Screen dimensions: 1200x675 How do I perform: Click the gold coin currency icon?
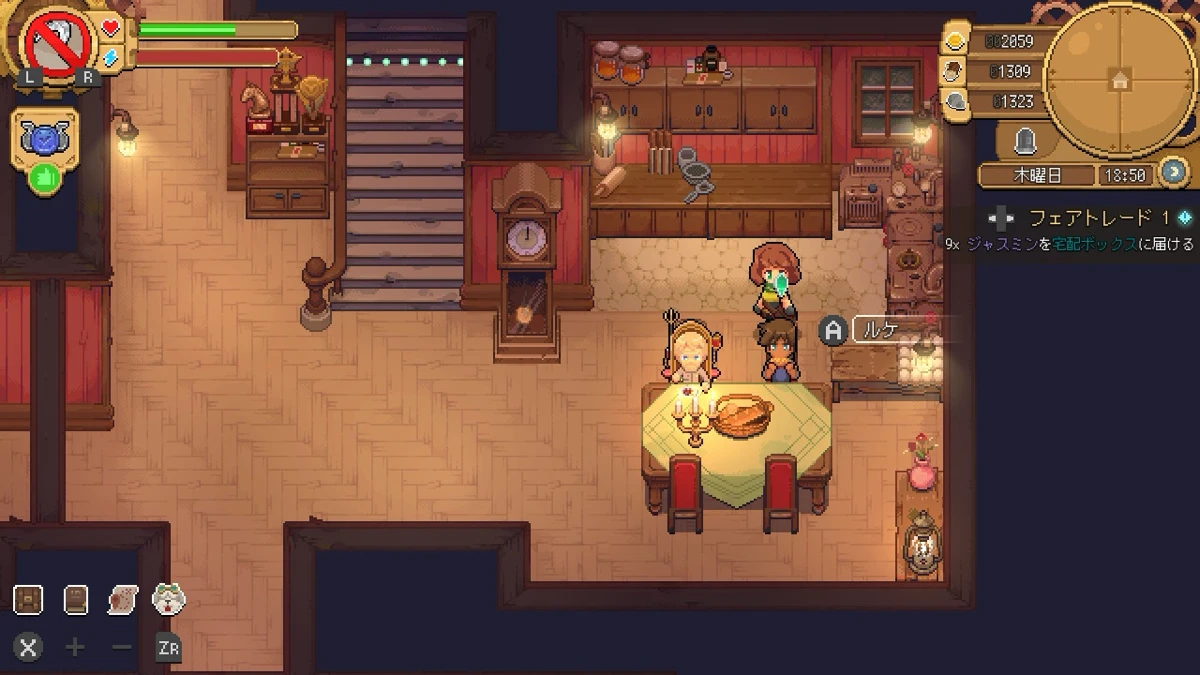(957, 41)
